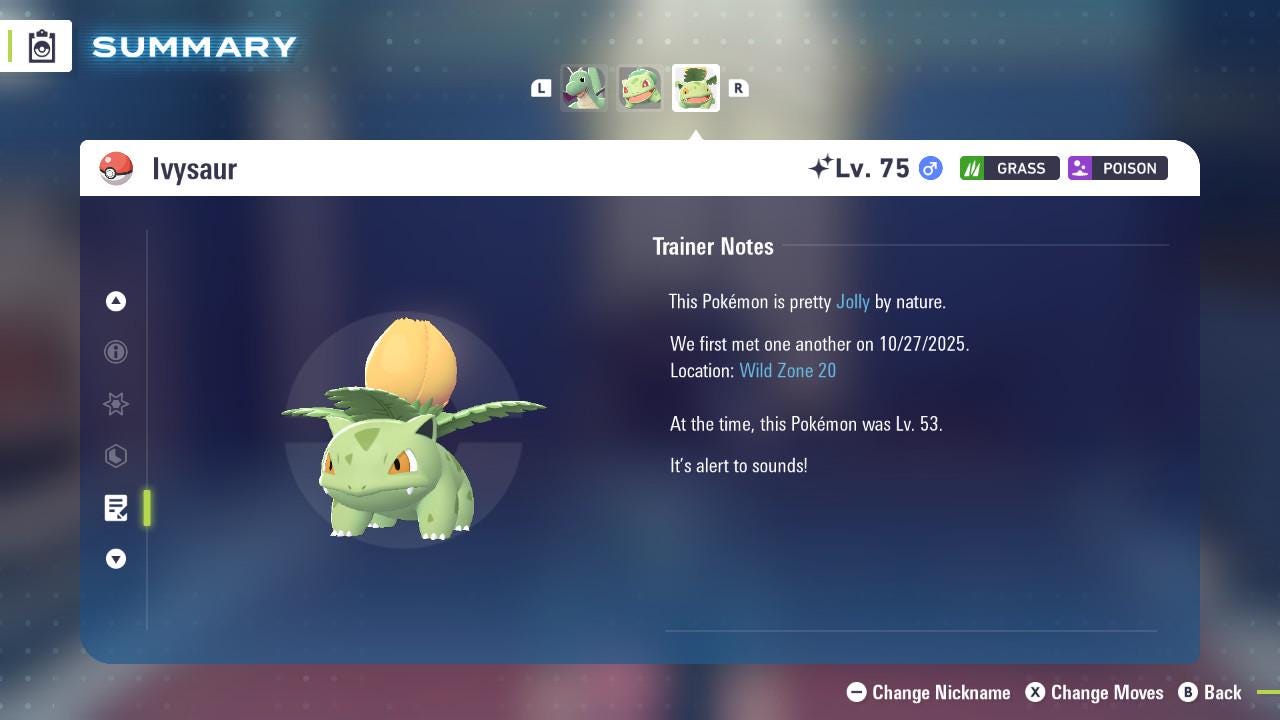
Task: Click the Poké Ball icon beside Ivysaur
Action: pos(117,168)
